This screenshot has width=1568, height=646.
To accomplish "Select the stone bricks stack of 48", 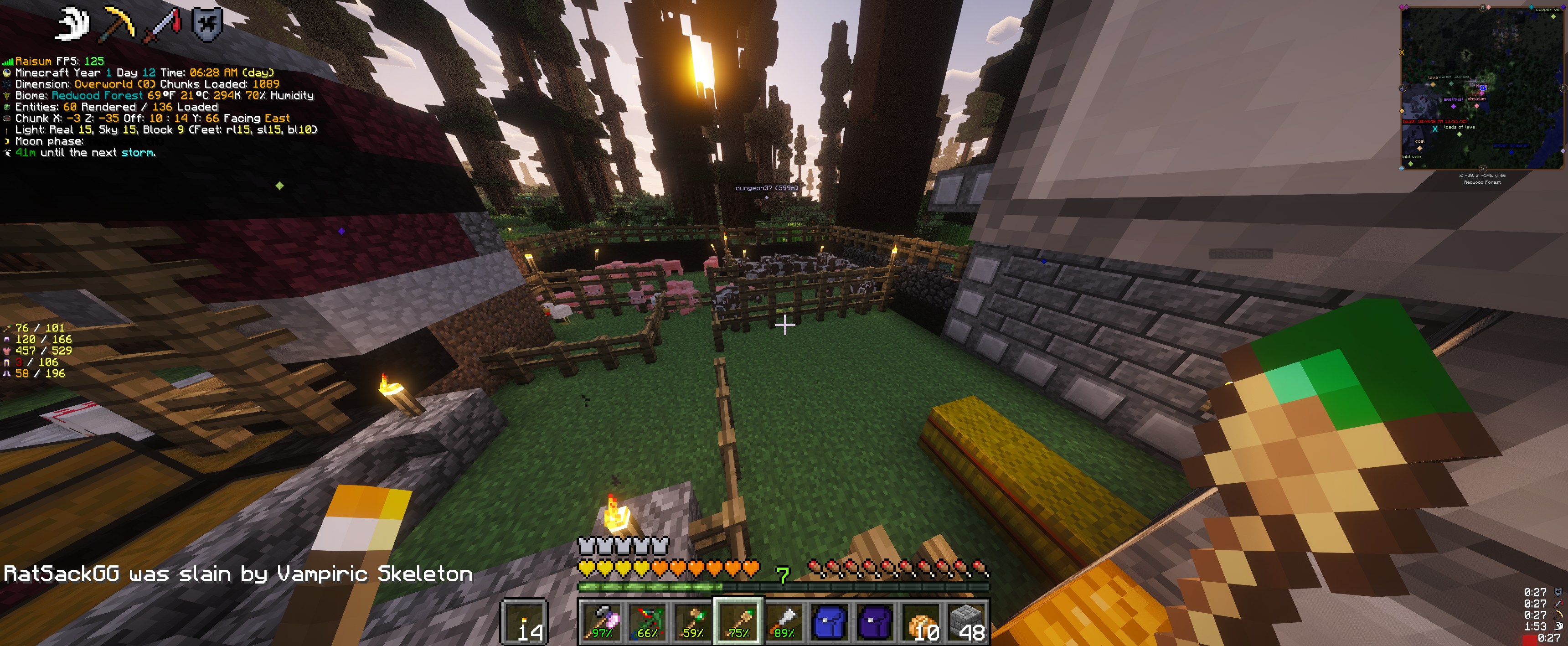I will click(967, 621).
